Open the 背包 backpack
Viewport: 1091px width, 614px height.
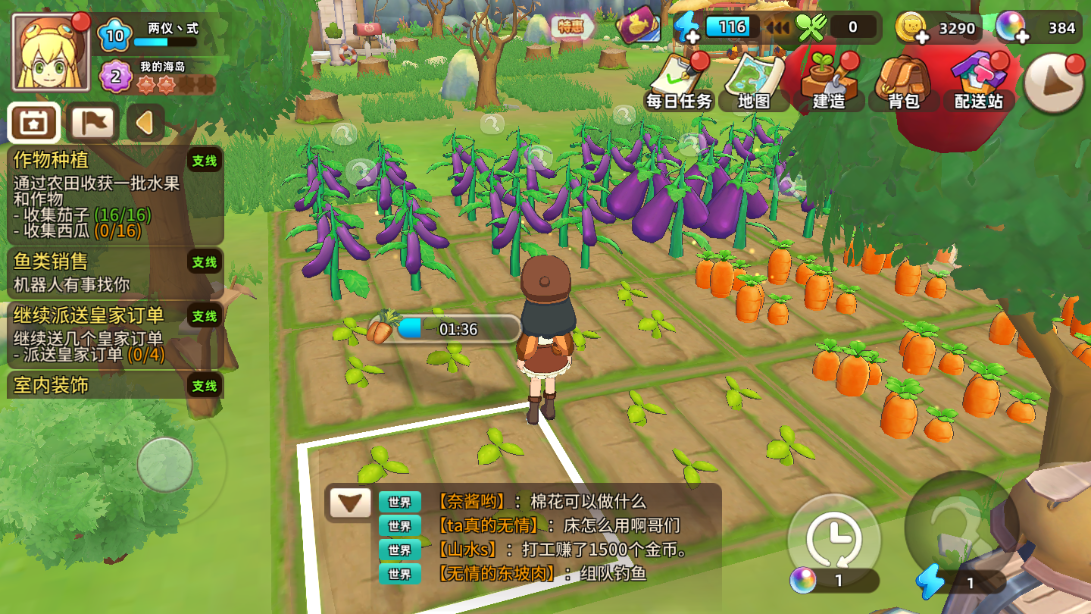coord(903,80)
